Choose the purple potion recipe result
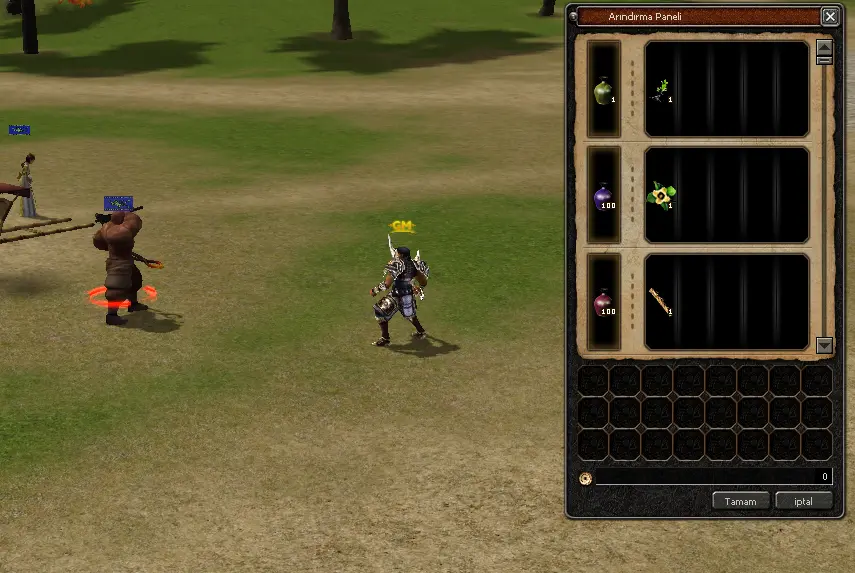 [x=603, y=196]
